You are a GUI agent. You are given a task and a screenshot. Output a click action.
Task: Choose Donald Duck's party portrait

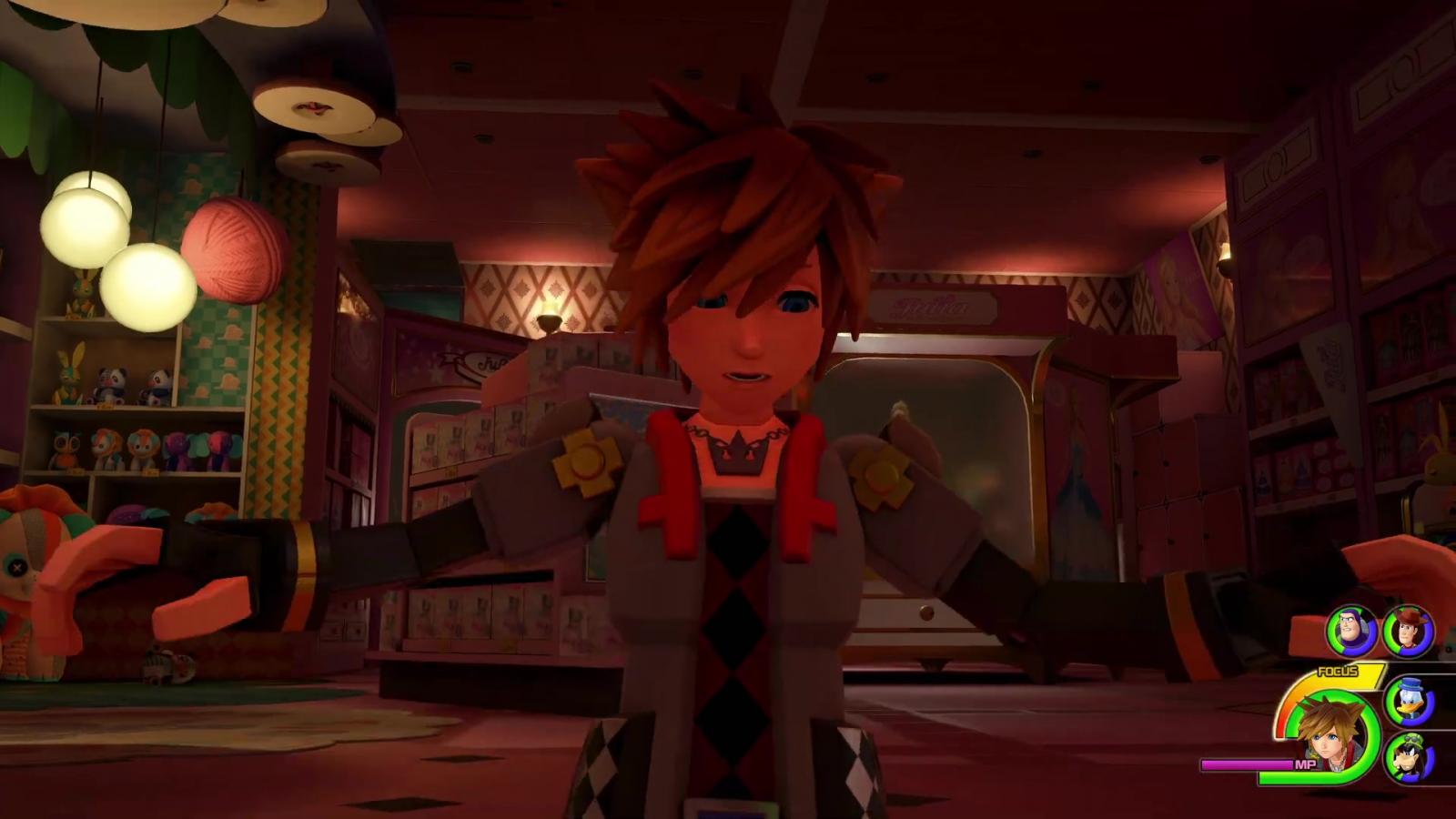(1410, 702)
